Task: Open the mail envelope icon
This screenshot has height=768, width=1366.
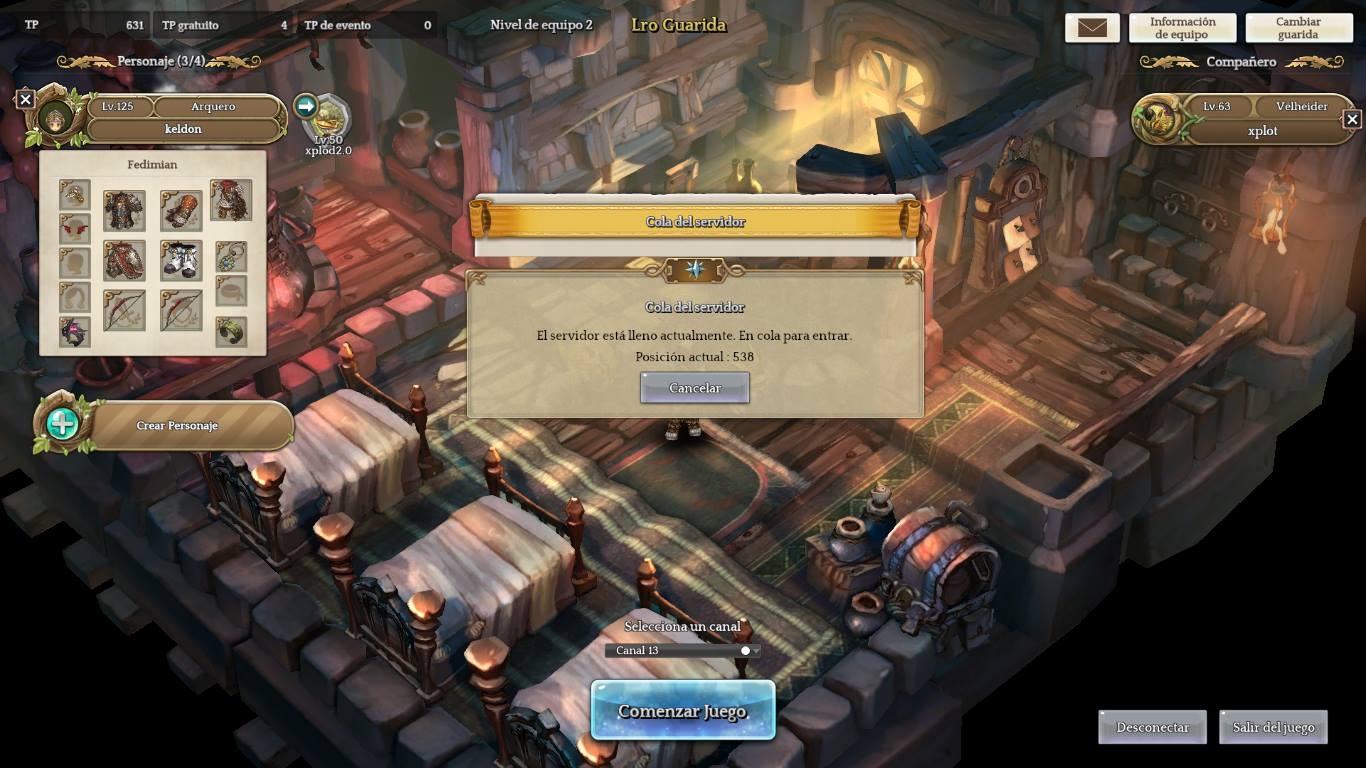Action: click(1092, 28)
